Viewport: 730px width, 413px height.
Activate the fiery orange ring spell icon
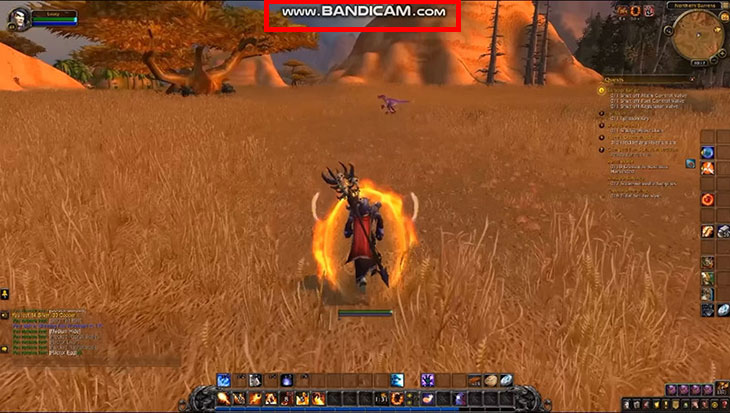tap(397, 399)
